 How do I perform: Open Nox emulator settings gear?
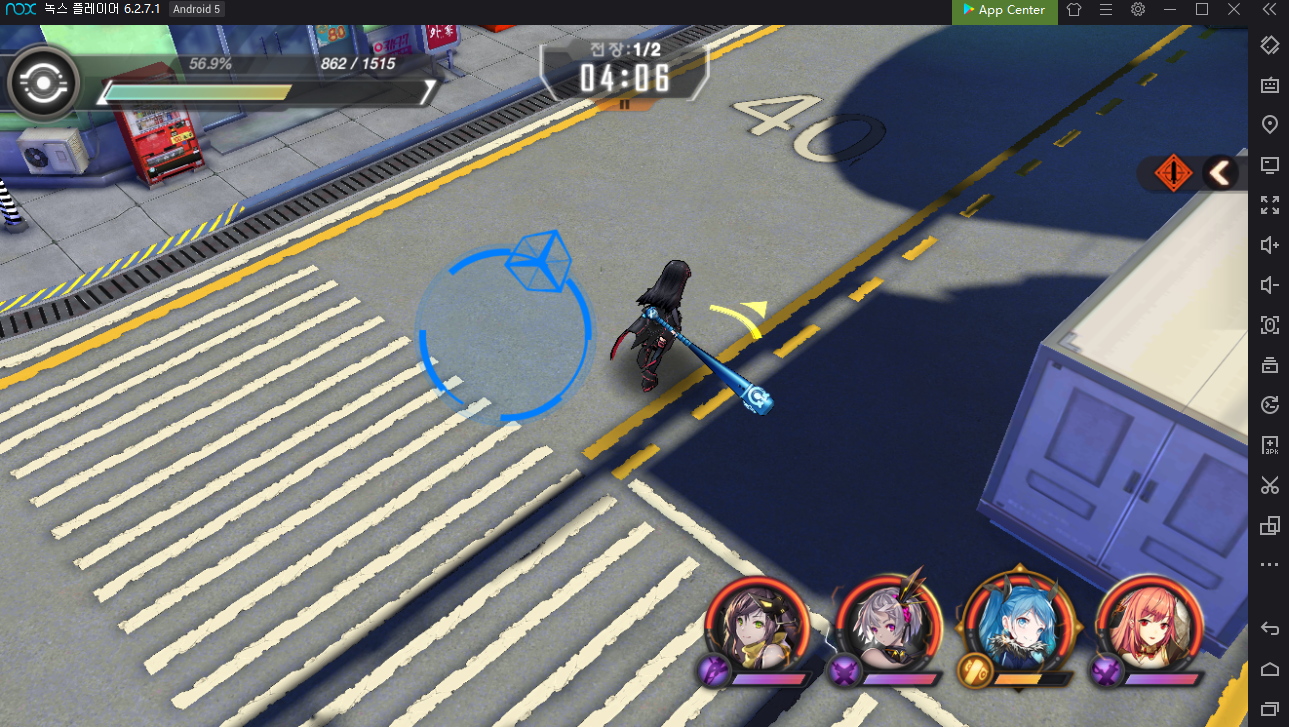[x=1138, y=10]
